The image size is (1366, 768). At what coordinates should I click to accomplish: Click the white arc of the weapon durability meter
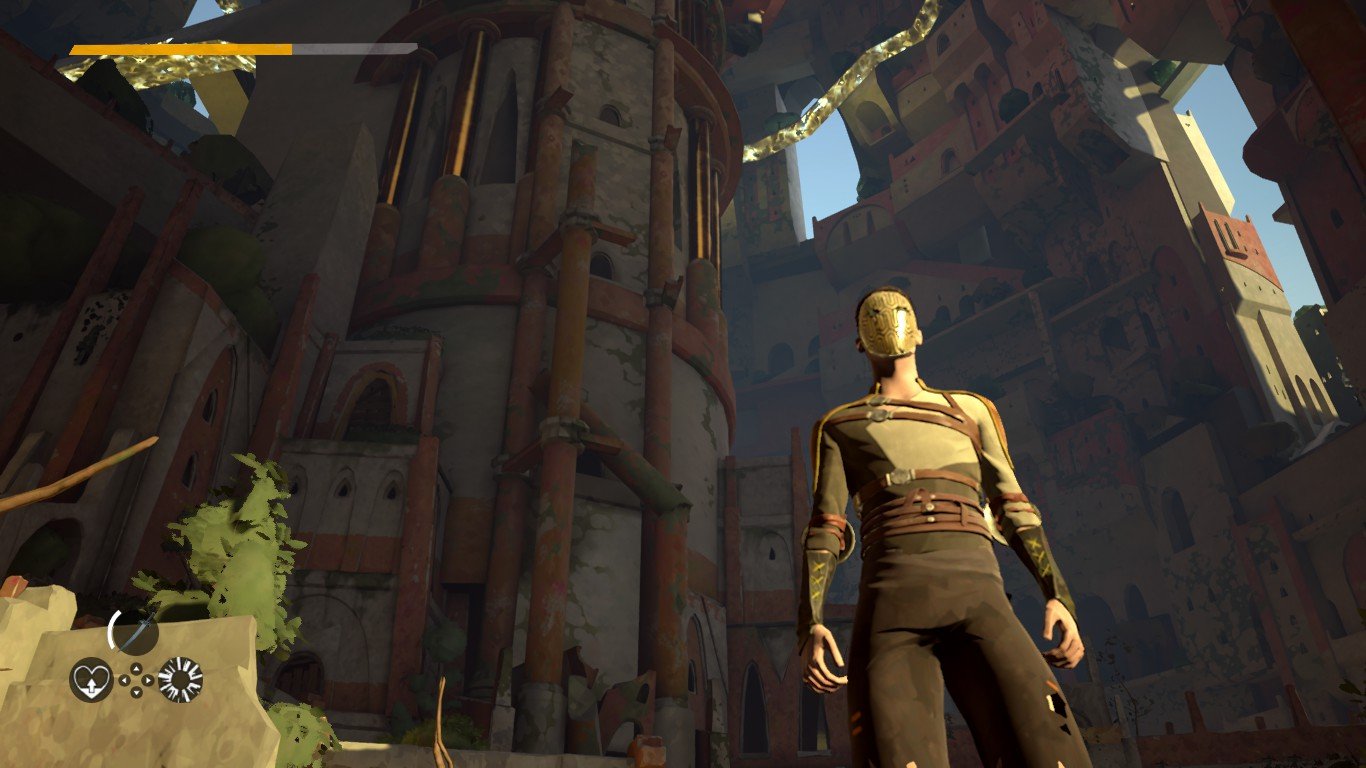pyautogui.click(x=112, y=631)
